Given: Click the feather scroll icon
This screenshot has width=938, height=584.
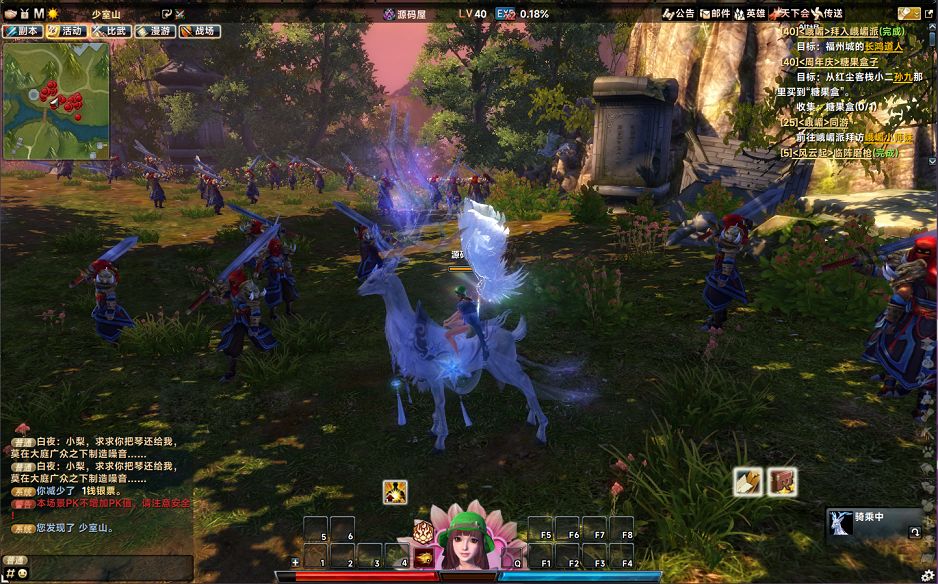Looking at the screenshot, I should [x=747, y=481].
